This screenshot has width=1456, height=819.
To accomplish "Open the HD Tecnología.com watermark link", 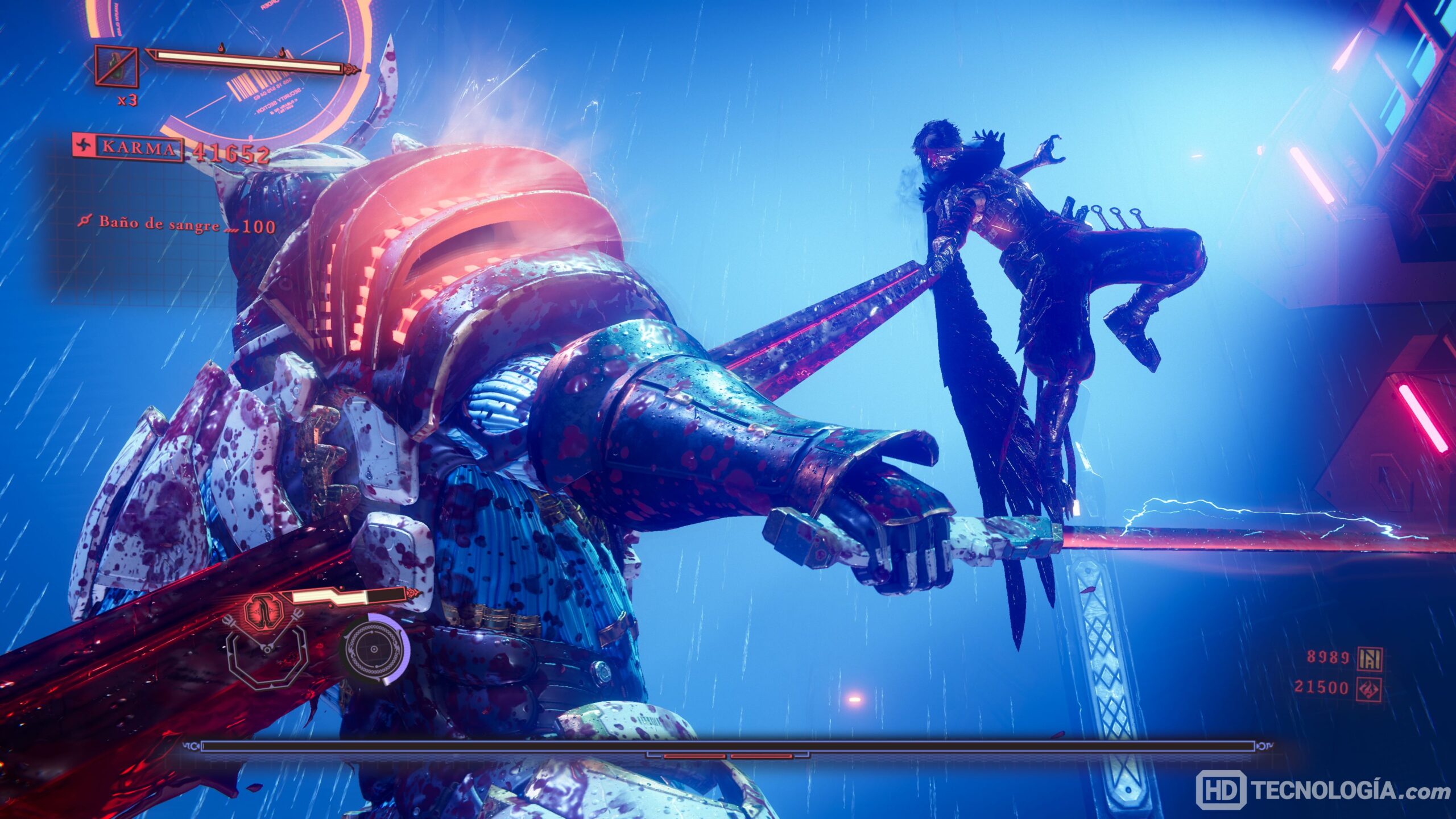I will click(x=1321, y=789).
